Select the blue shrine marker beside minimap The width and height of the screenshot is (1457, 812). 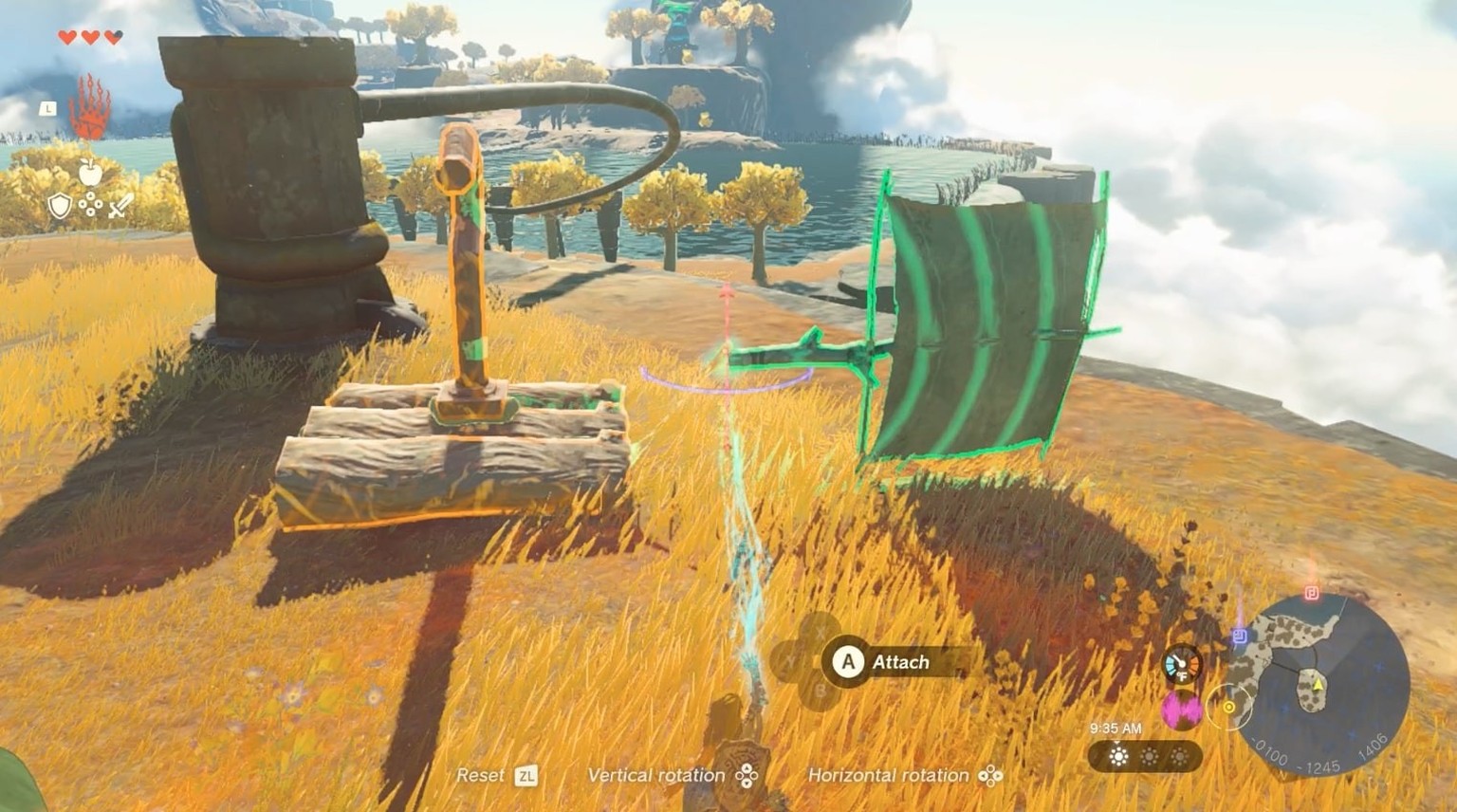(1239, 637)
